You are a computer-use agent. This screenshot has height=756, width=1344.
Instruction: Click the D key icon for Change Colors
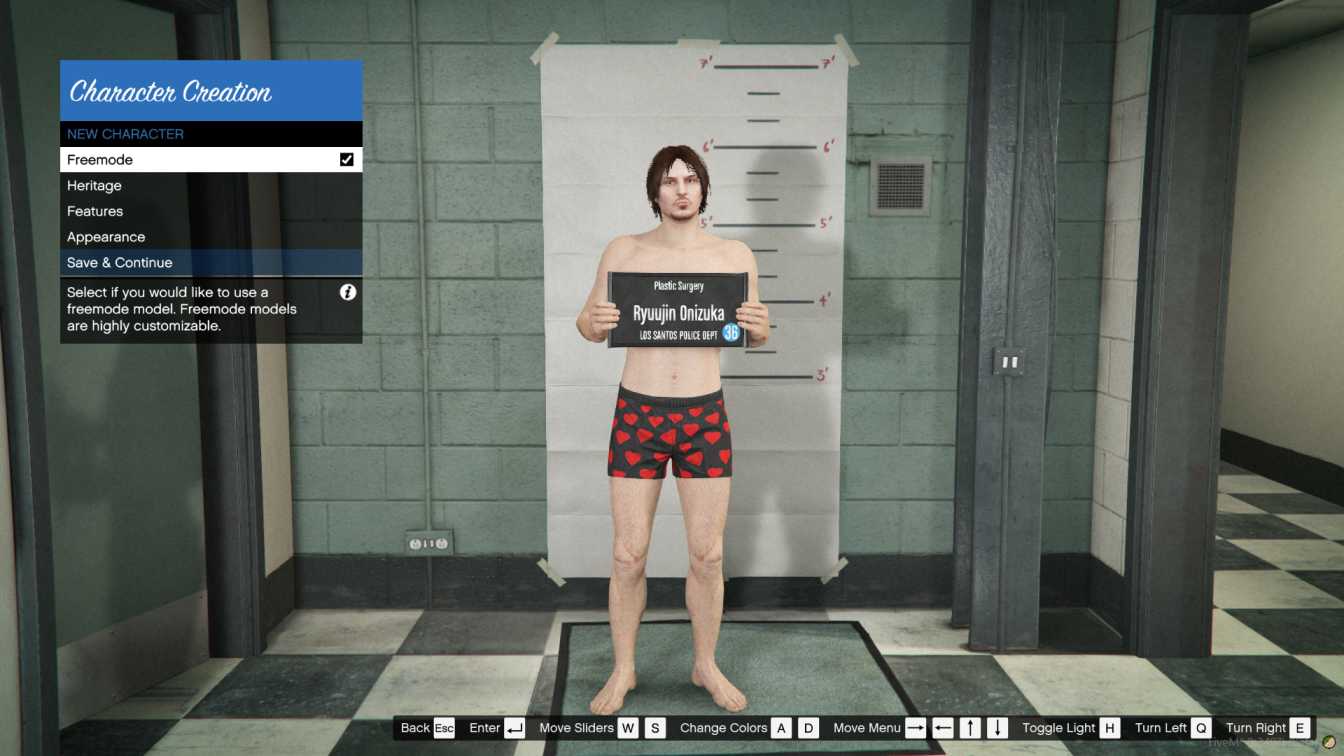[x=810, y=728]
